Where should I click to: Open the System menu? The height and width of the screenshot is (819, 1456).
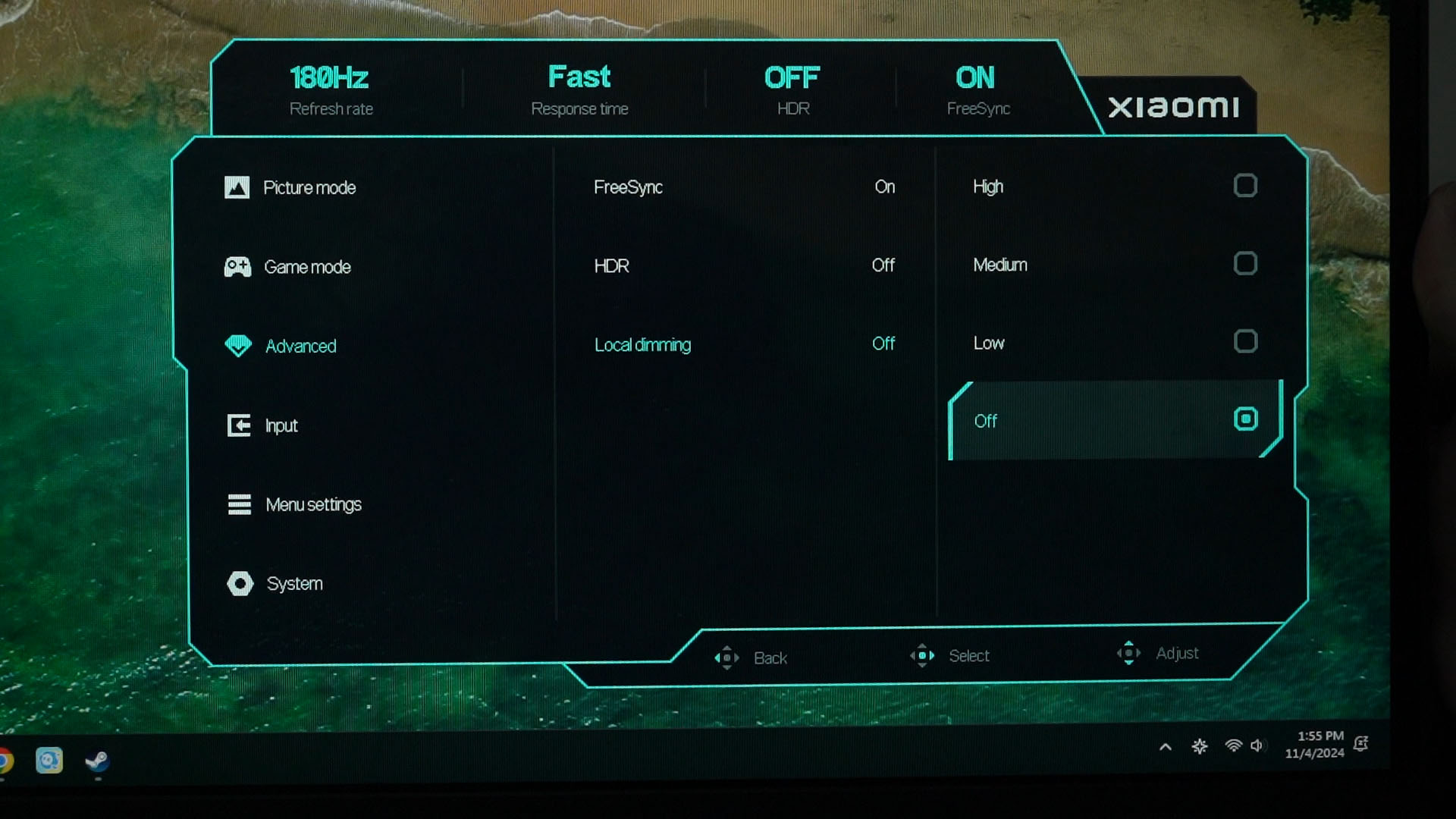click(x=294, y=583)
